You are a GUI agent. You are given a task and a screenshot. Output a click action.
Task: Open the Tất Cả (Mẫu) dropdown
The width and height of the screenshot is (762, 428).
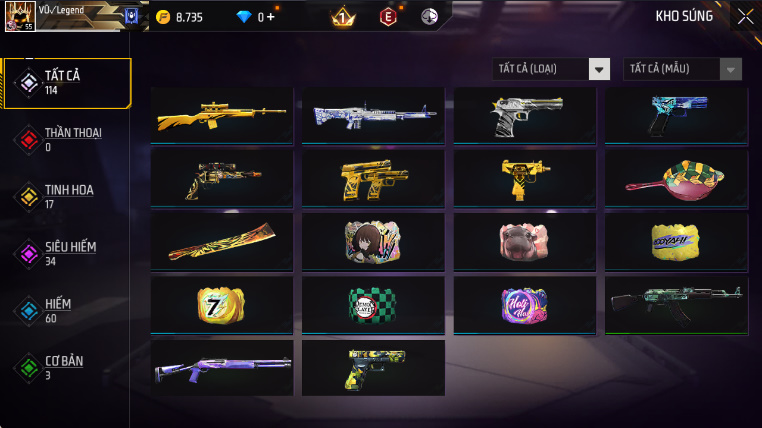(683, 69)
